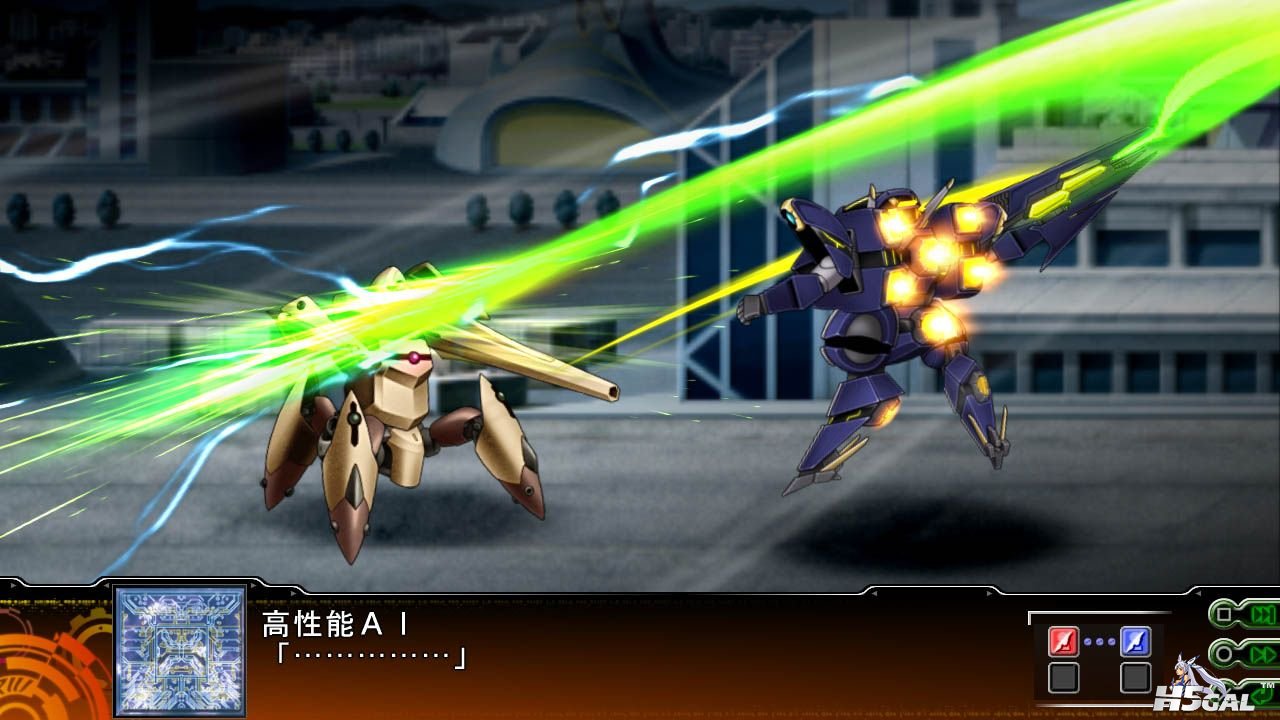
Task: Skip the battle animation with the skip-to-end arrows
Action: click(1263, 614)
